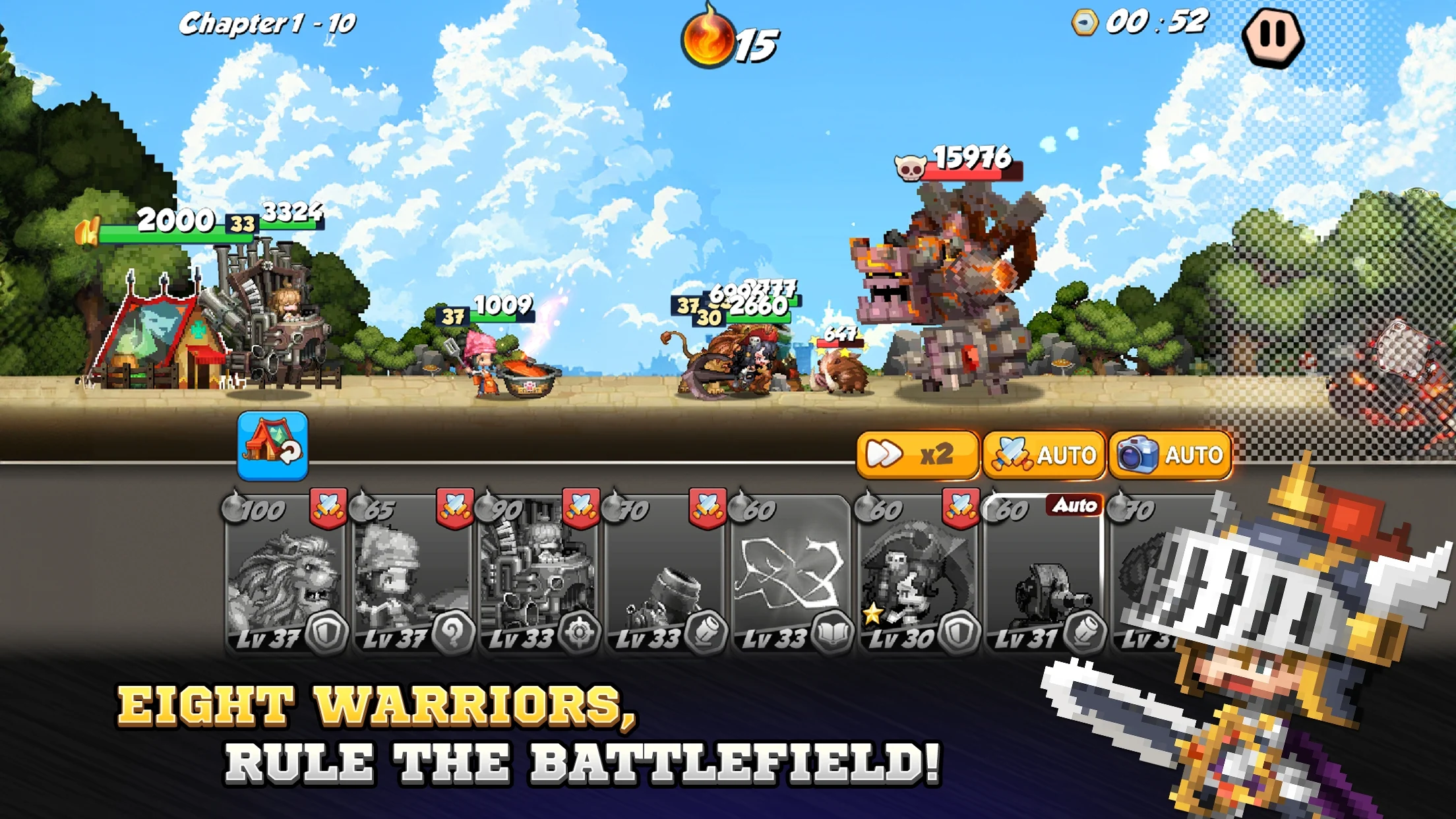Toggle the x2 speed button
Viewport: 1456px width, 819px height.
point(917,454)
